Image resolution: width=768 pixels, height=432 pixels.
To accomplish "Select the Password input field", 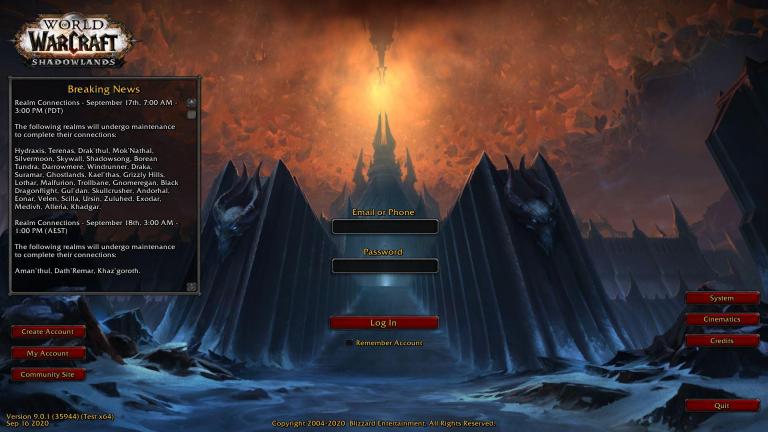I will pos(384,266).
